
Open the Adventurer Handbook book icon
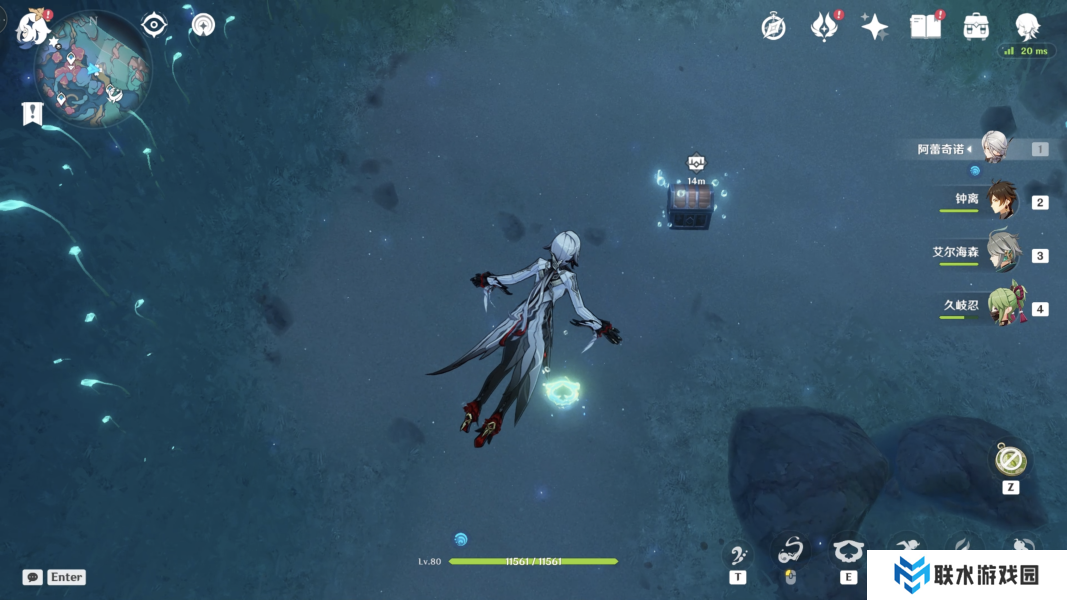[925, 27]
